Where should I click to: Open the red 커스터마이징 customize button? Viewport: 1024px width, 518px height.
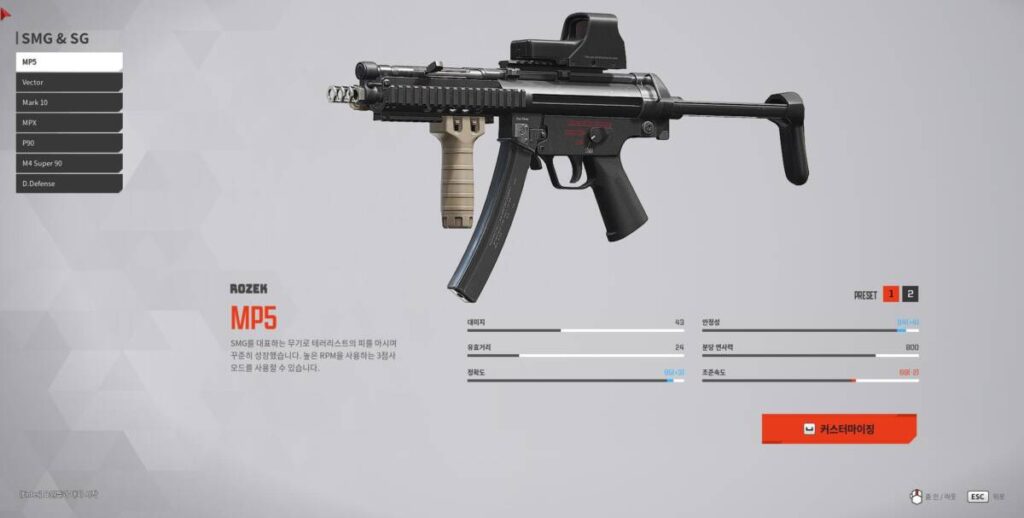(839, 429)
